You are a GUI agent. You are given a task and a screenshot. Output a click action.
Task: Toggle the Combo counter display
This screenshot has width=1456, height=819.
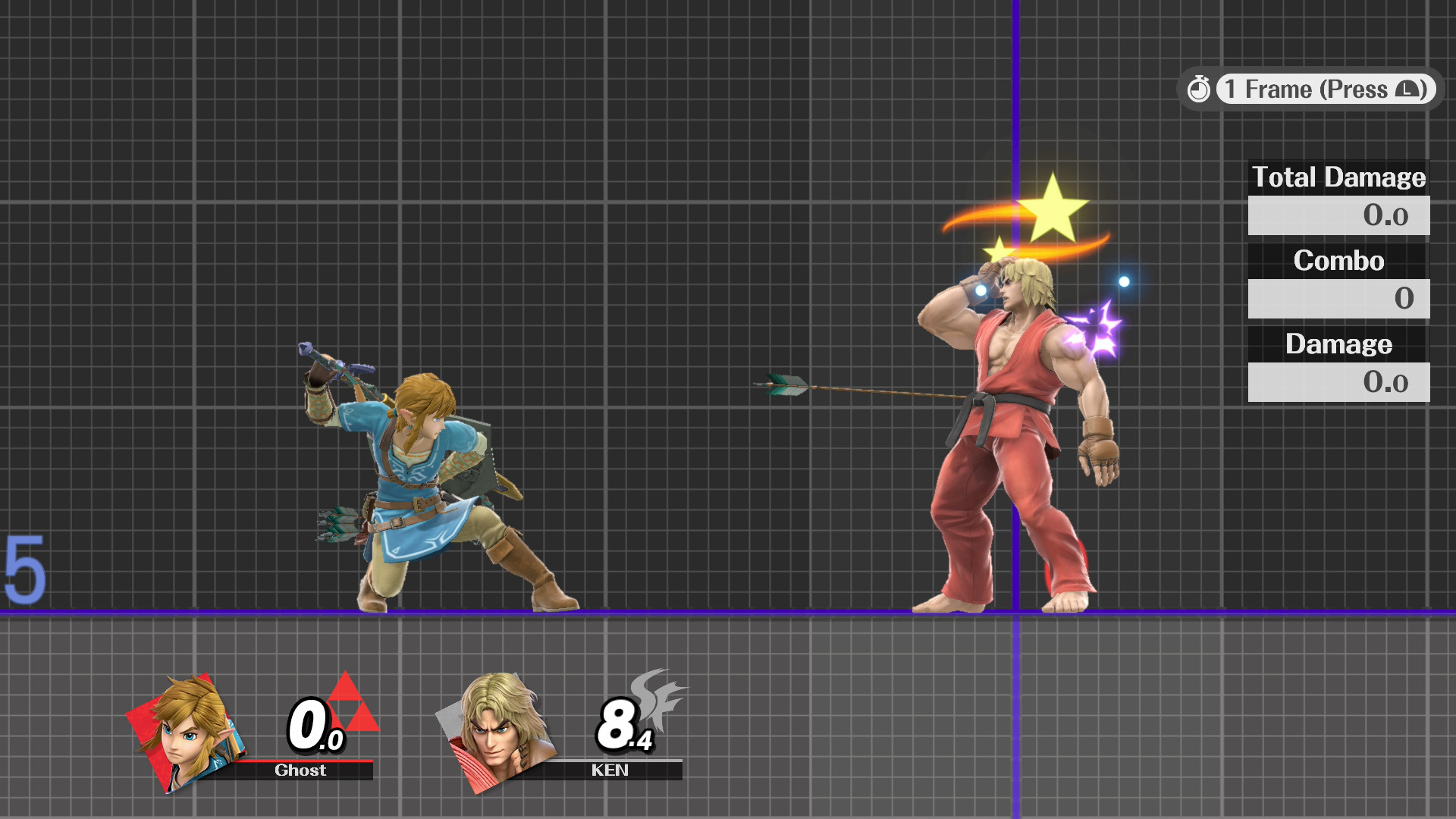pos(1339,261)
